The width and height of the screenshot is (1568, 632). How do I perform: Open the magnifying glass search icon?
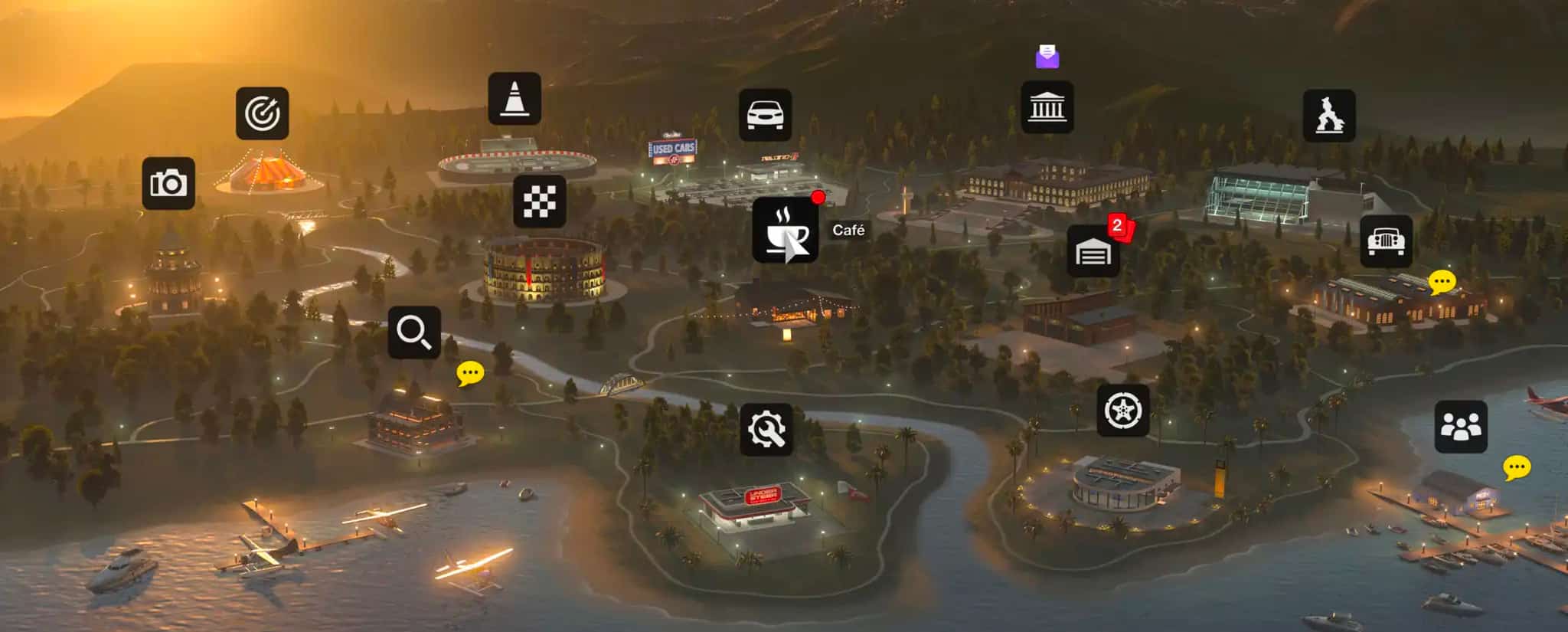(x=414, y=332)
